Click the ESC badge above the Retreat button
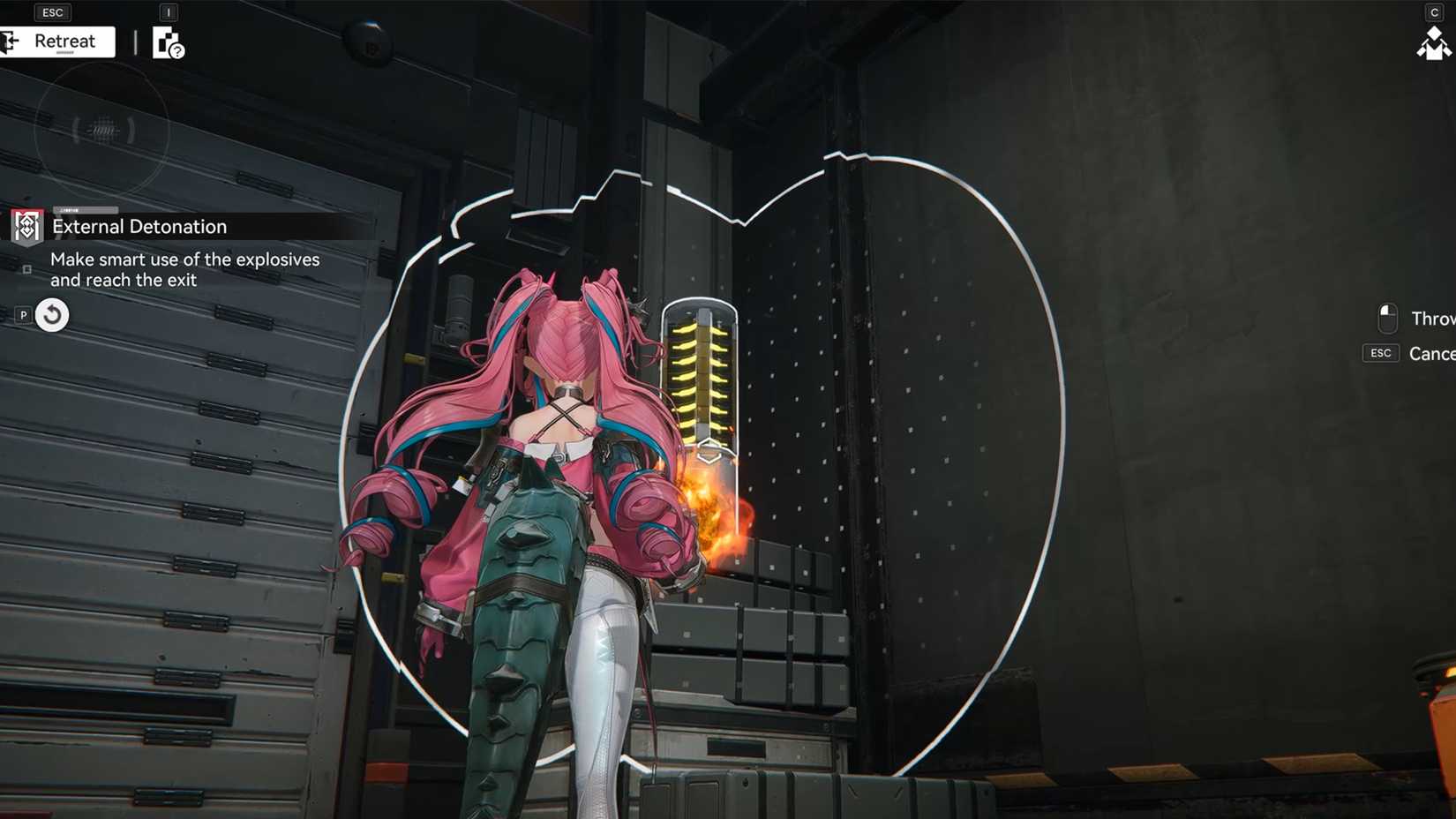The width and height of the screenshot is (1456, 819). pos(52,11)
